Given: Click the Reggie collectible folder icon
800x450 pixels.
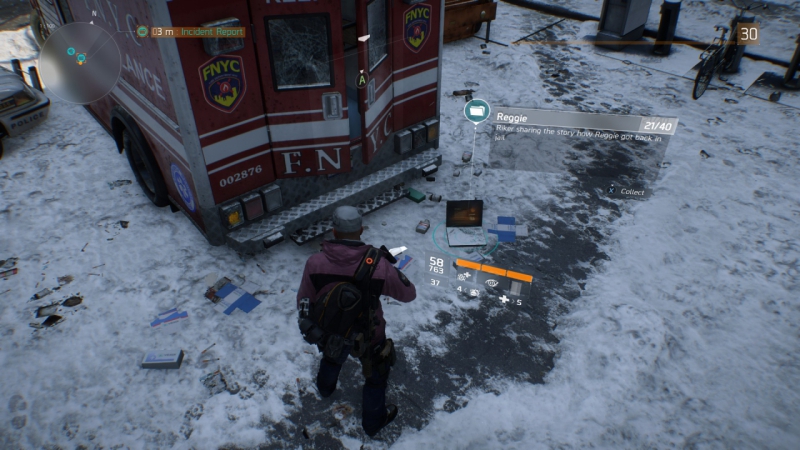Looking at the screenshot, I should point(476,110).
